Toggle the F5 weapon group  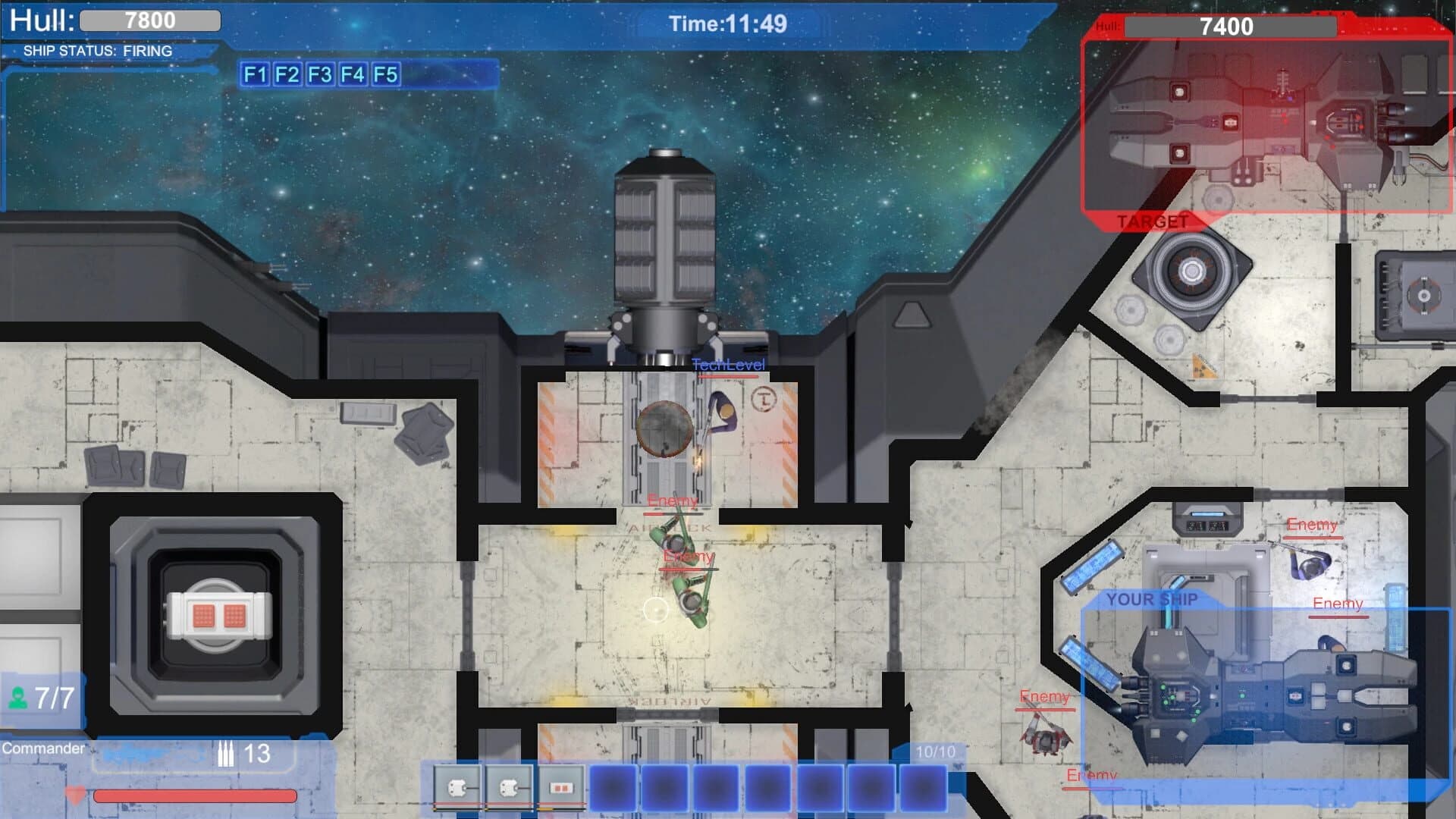point(385,76)
